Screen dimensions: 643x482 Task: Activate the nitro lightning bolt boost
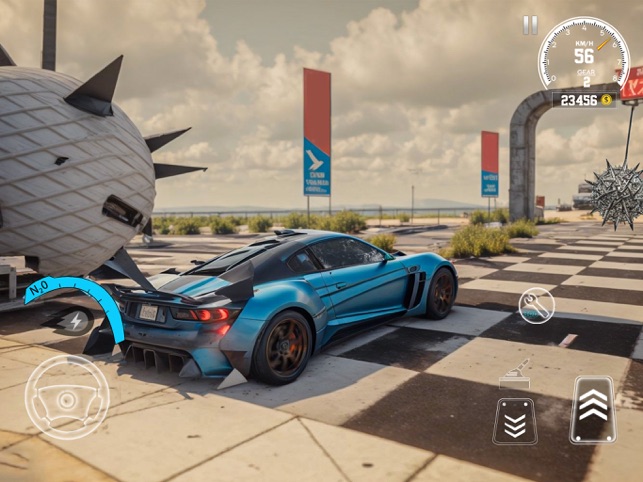coord(76,321)
